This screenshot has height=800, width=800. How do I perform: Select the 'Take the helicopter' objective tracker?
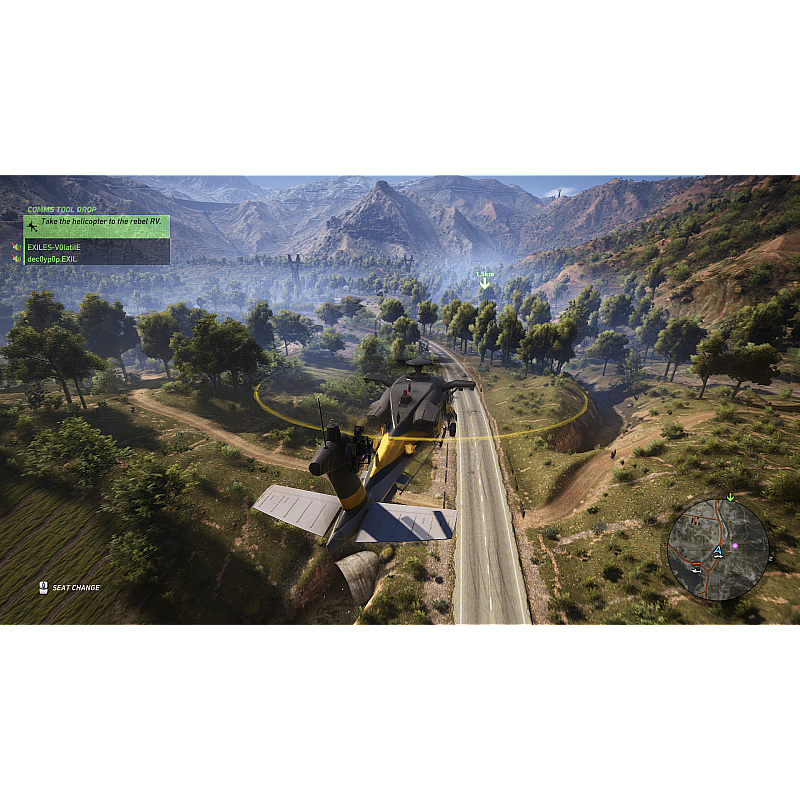click(97, 226)
